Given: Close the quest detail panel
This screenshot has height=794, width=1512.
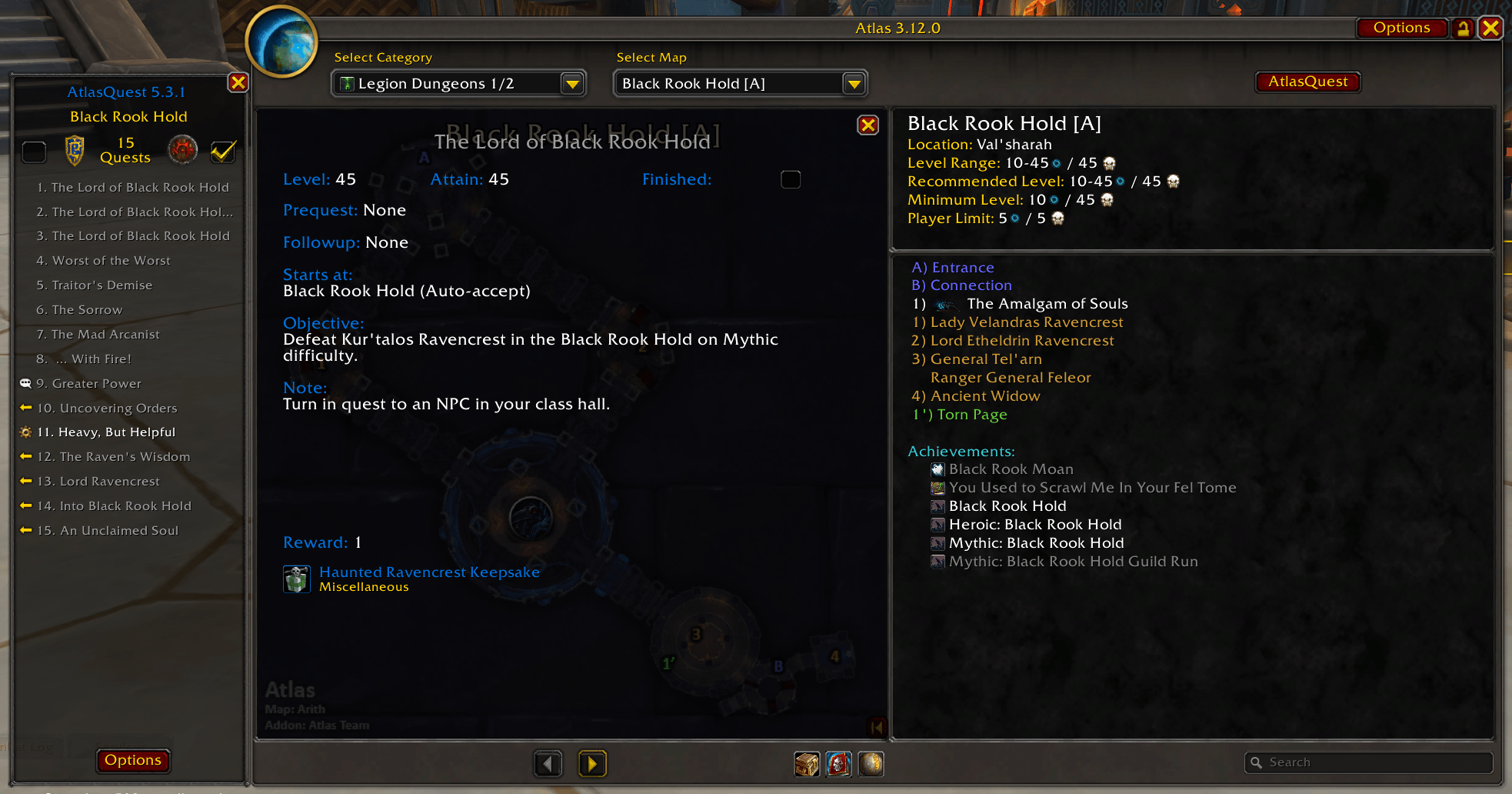Looking at the screenshot, I should (x=868, y=125).
